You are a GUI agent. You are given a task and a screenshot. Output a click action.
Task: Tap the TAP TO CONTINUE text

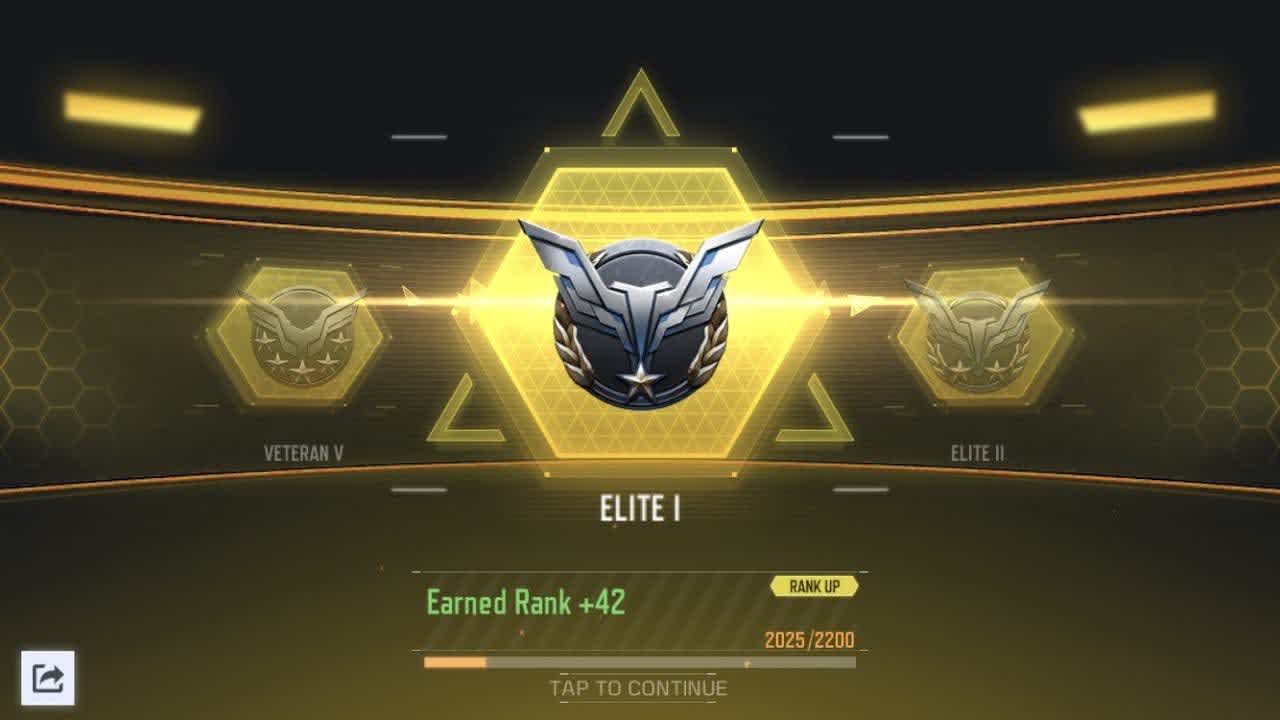point(638,688)
